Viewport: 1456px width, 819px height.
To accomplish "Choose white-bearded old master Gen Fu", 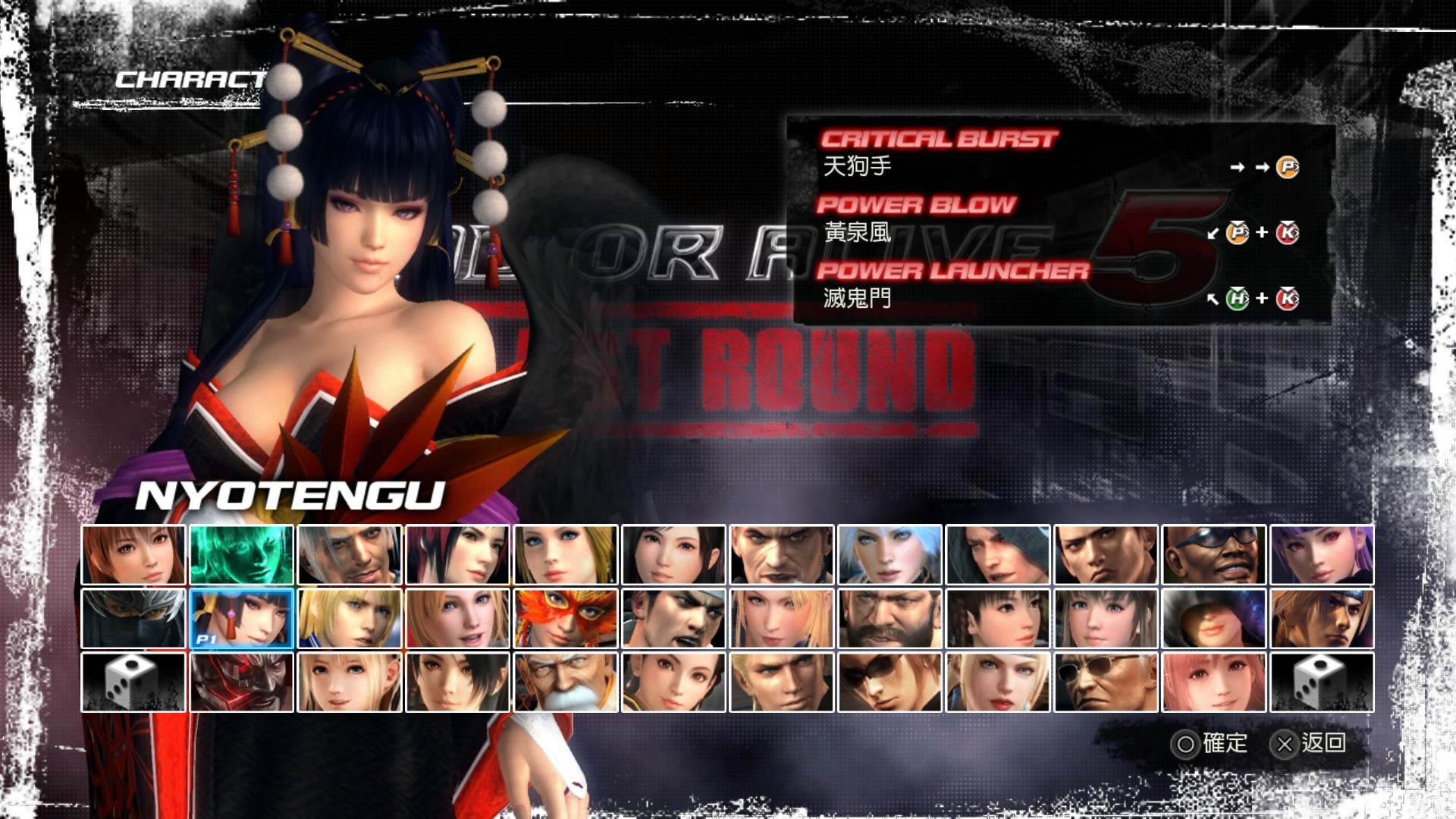I will pos(566,682).
